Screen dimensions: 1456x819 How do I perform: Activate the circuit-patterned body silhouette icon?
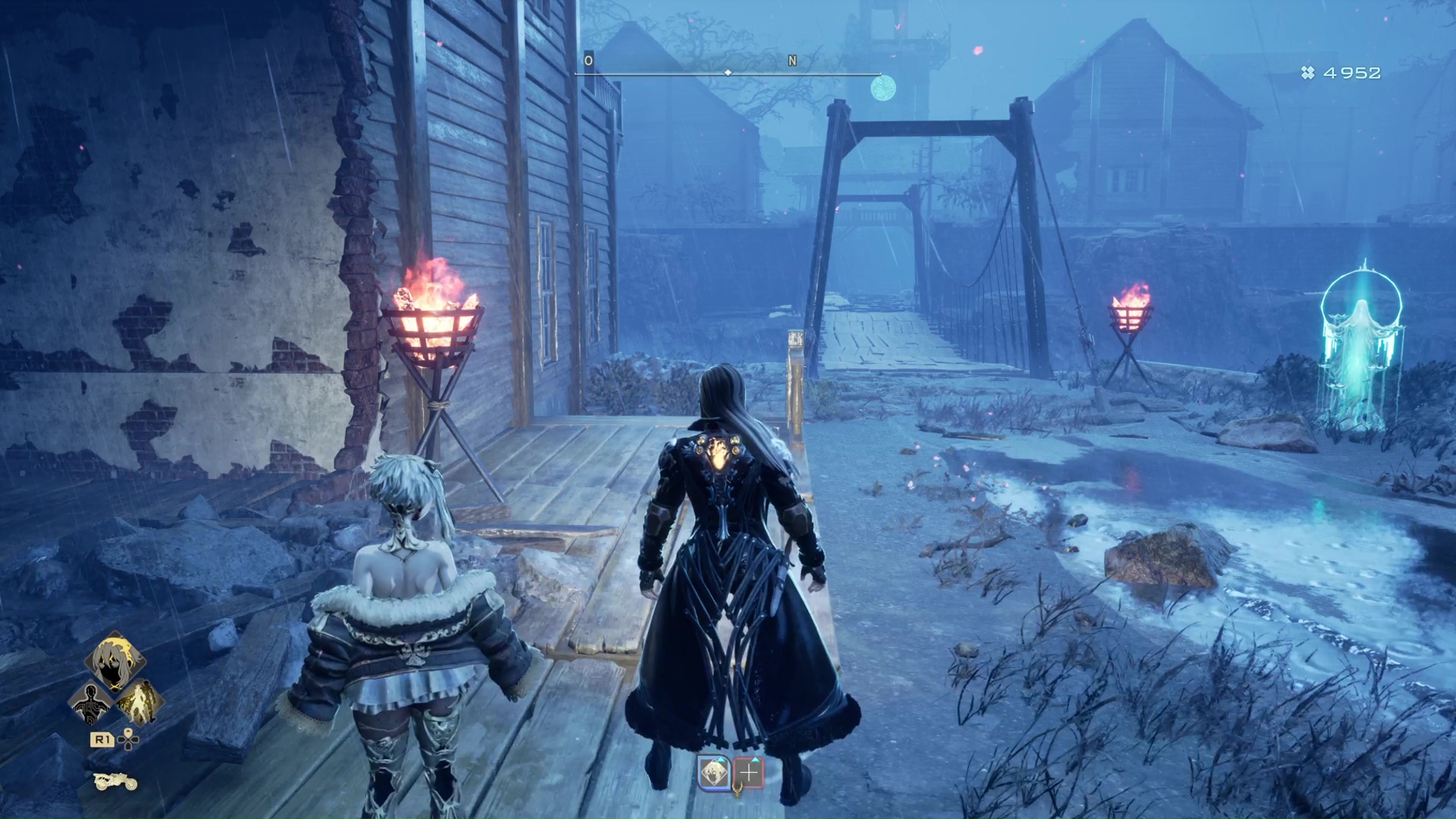click(90, 703)
